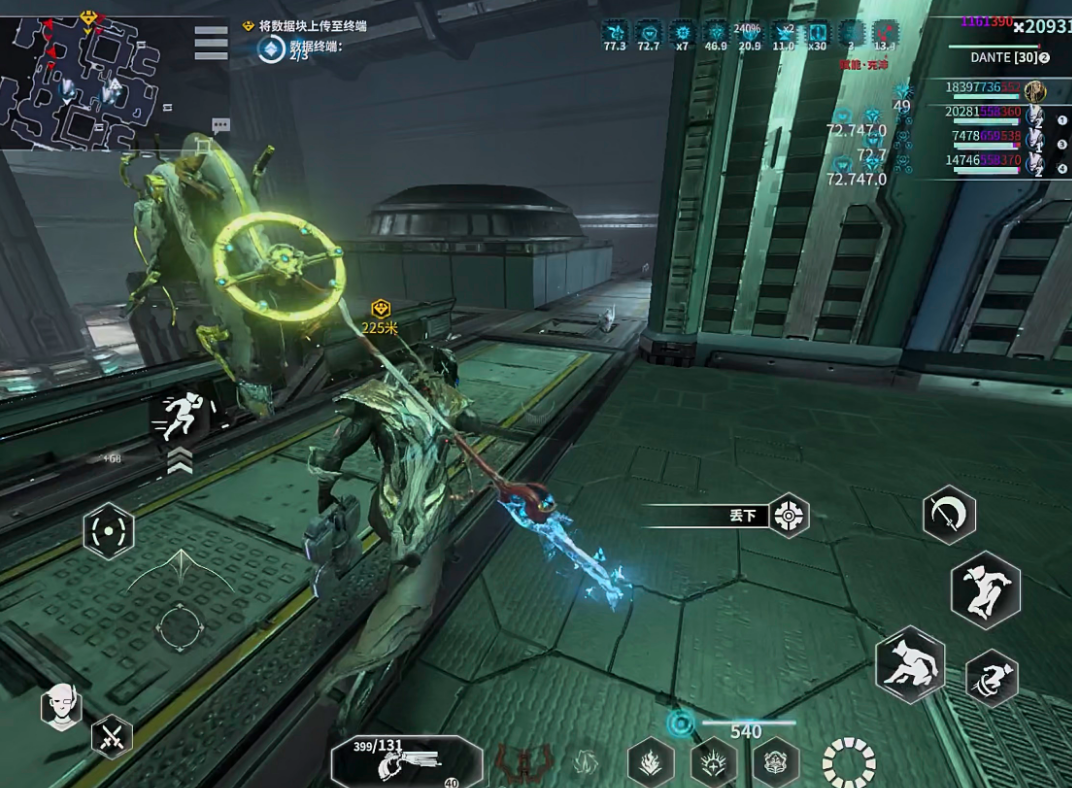Tap the aim reticle hexagon button

(x=108, y=530)
